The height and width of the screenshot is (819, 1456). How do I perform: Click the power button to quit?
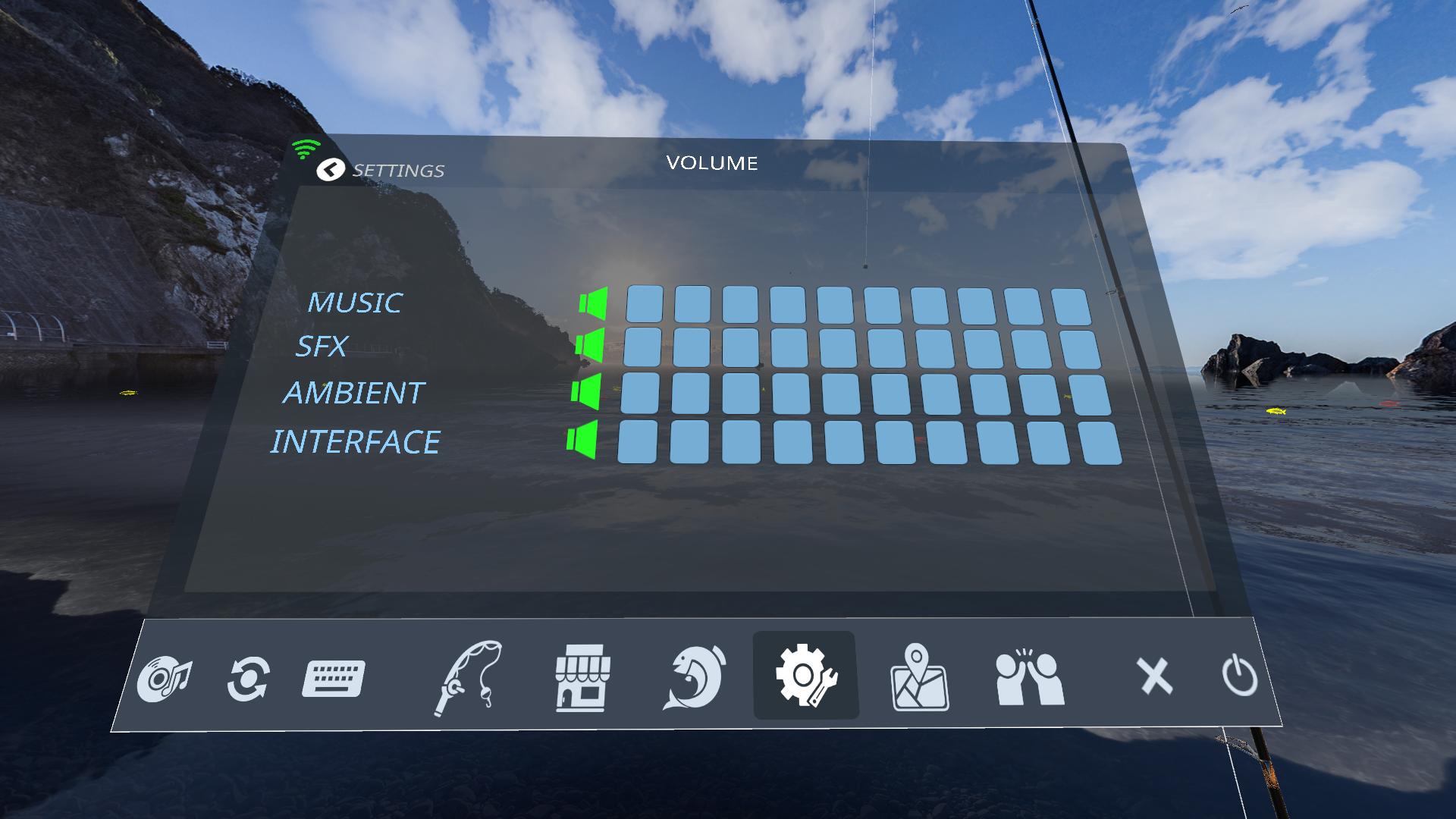[1240, 676]
